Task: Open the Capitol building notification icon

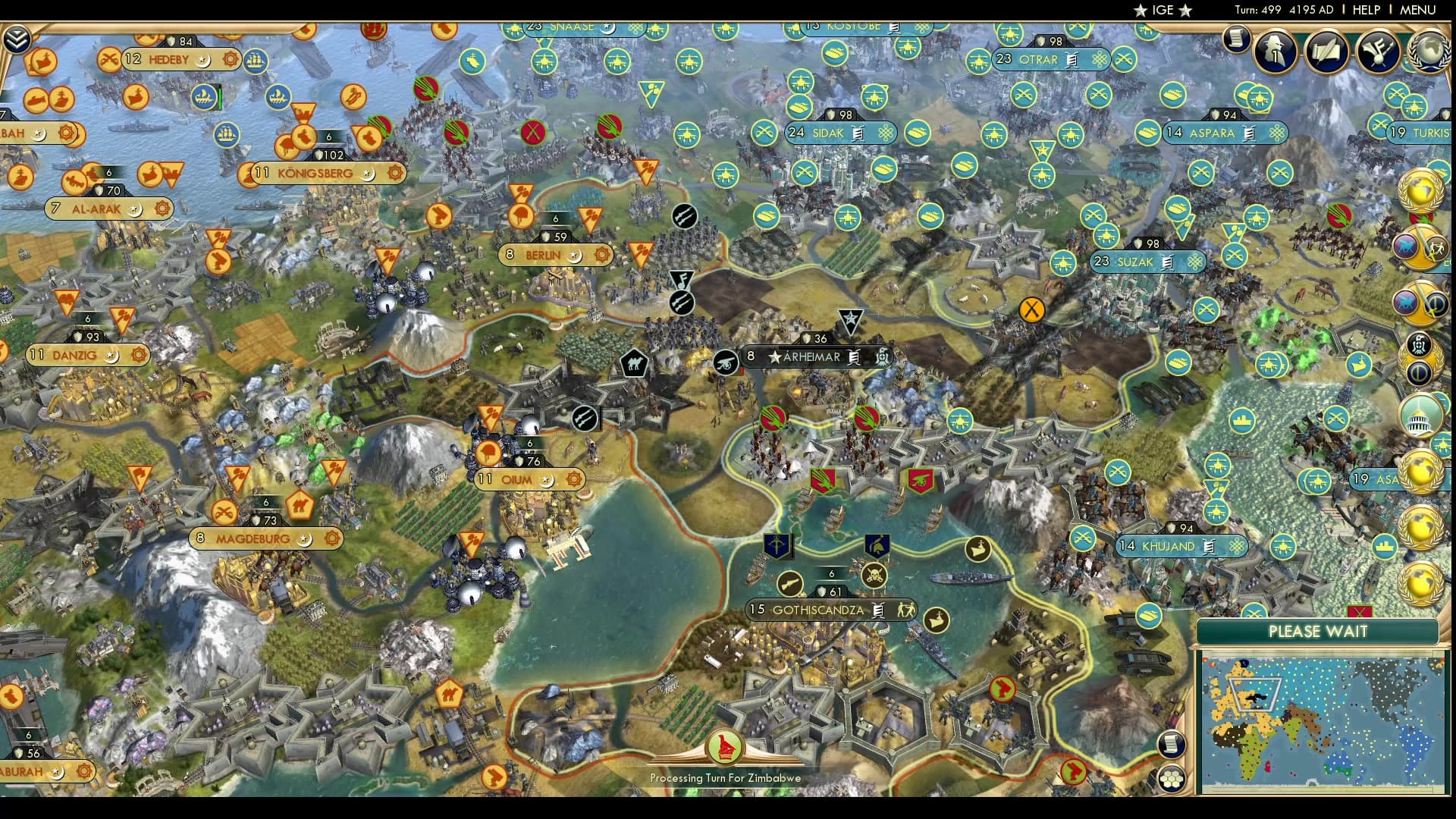Action: coord(1422,416)
